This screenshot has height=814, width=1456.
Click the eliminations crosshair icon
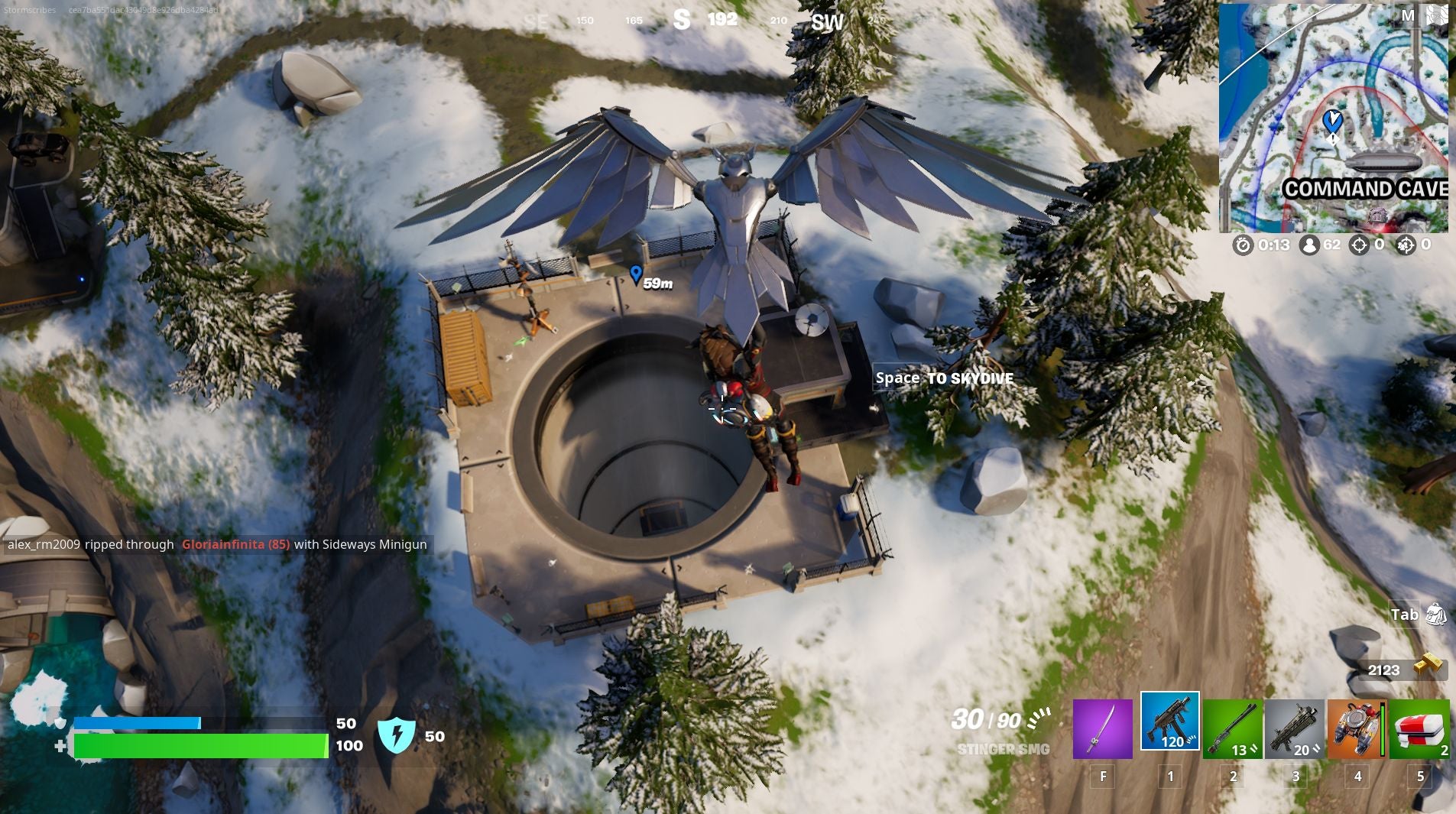pyautogui.click(x=1360, y=245)
